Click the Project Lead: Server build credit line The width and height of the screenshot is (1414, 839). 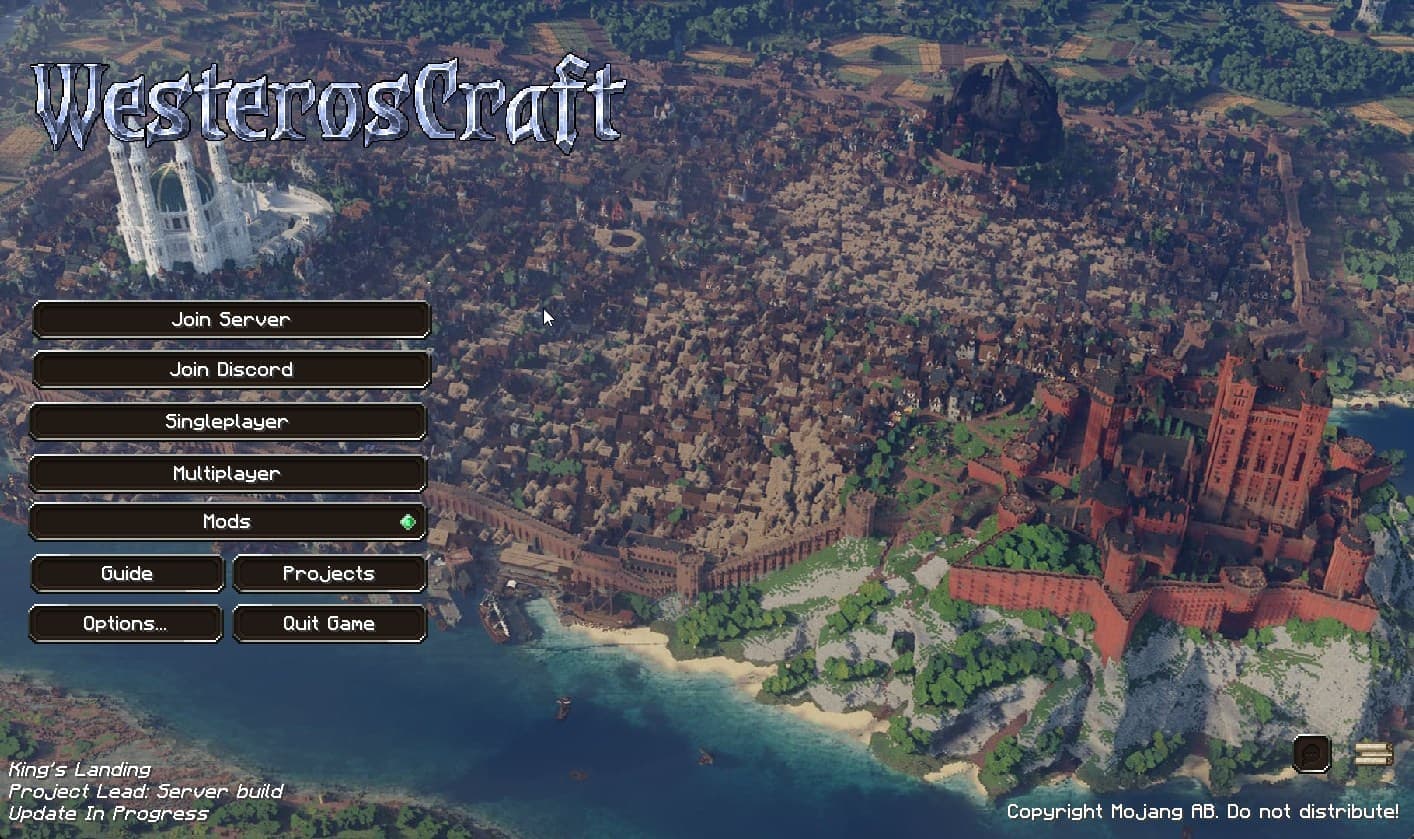coord(142,791)
